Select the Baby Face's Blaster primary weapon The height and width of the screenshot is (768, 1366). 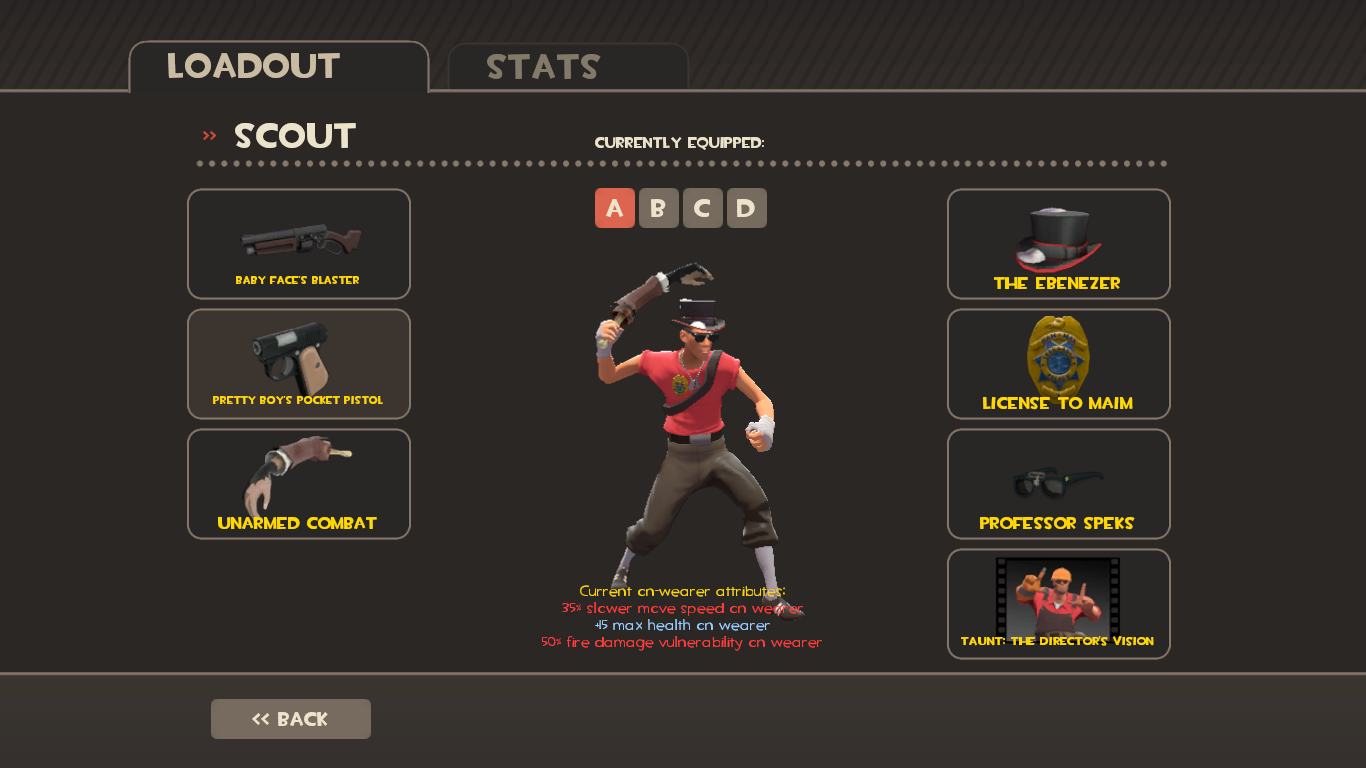pyautogui.click(x=298, y=243)
